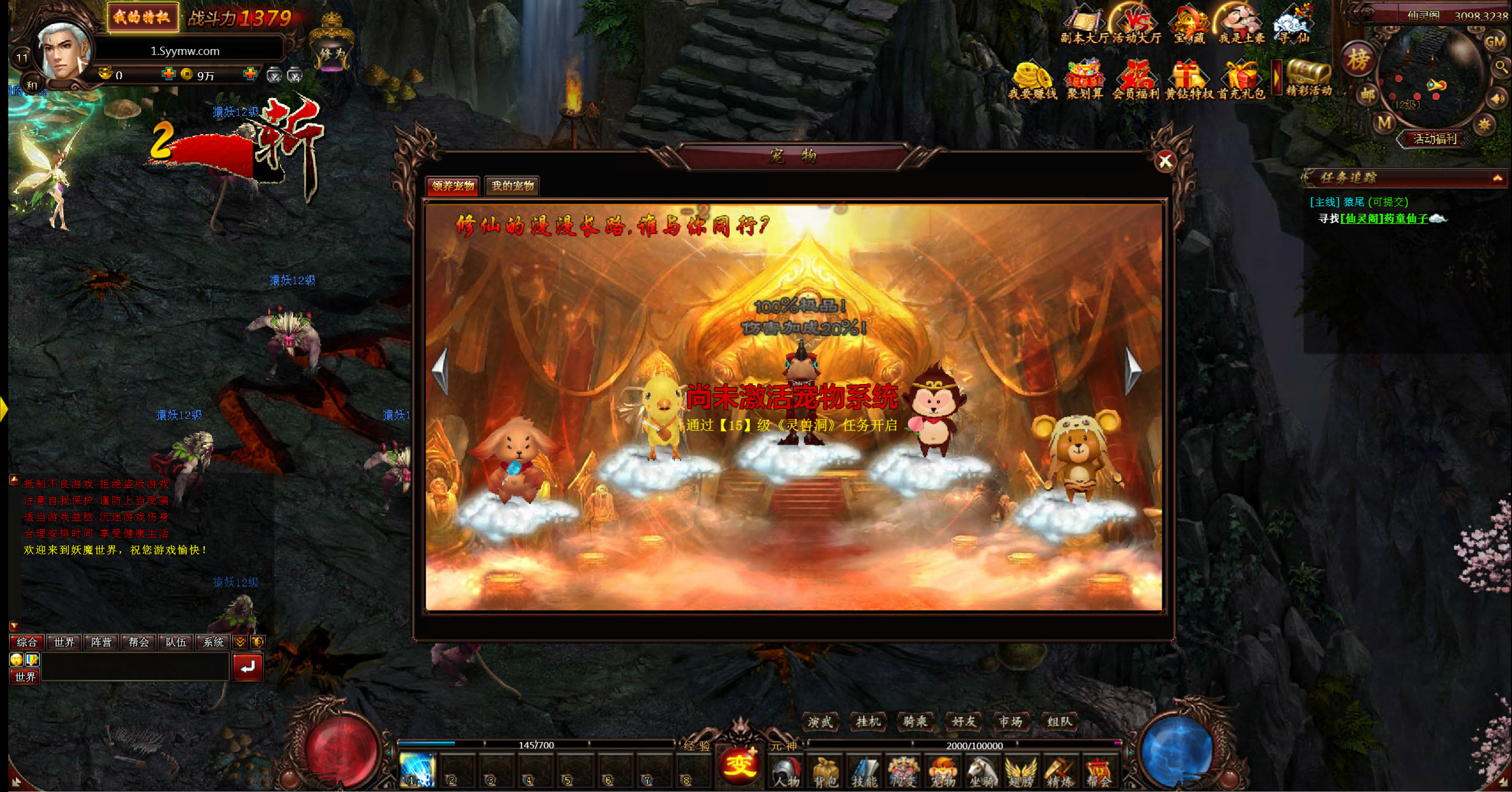
Task: Open the 邮 mail button
Action: 1368,94
